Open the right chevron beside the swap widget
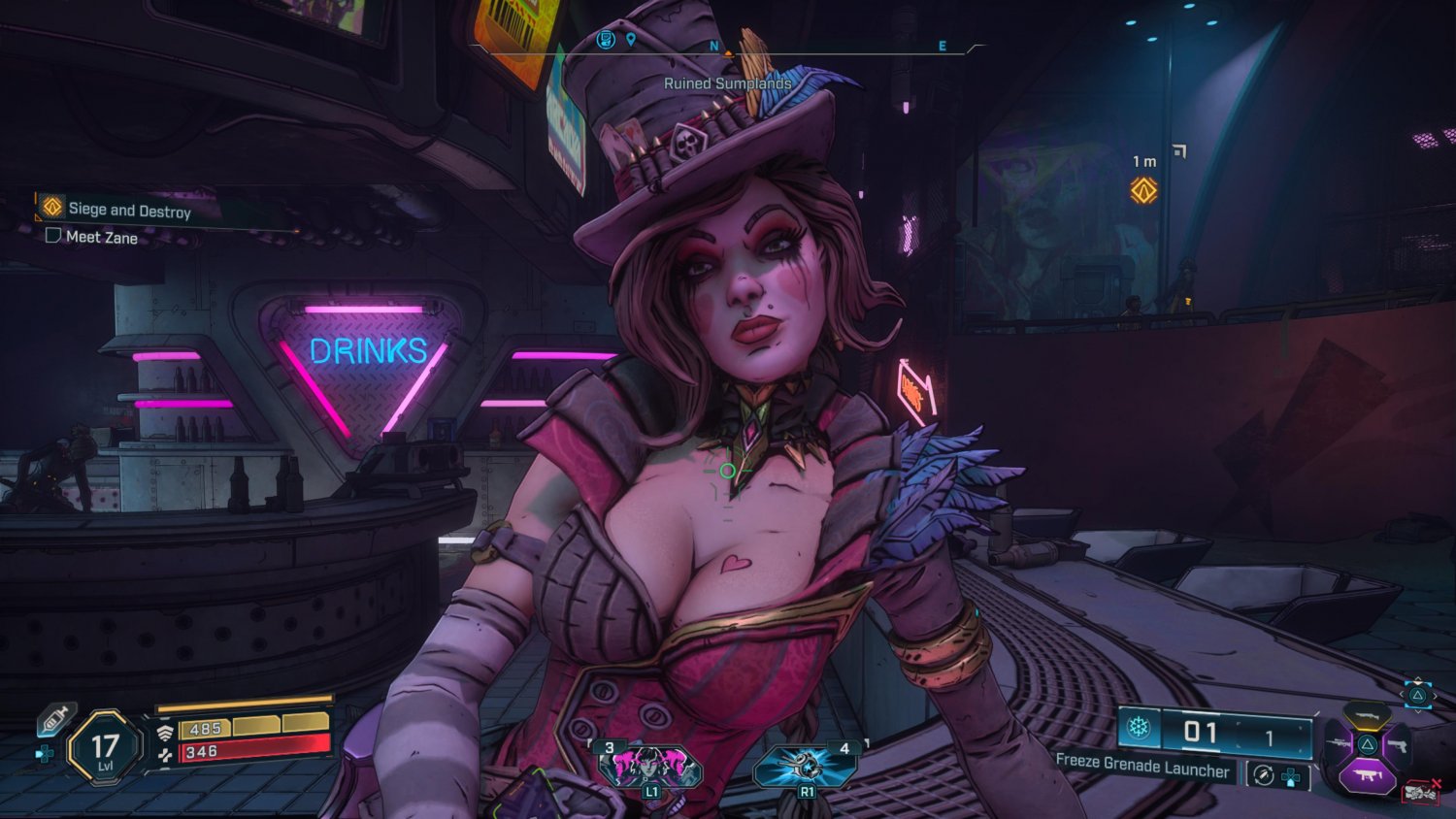Image resolution: width=1456 pixels, height=819 pixels. click(1436, 695)
